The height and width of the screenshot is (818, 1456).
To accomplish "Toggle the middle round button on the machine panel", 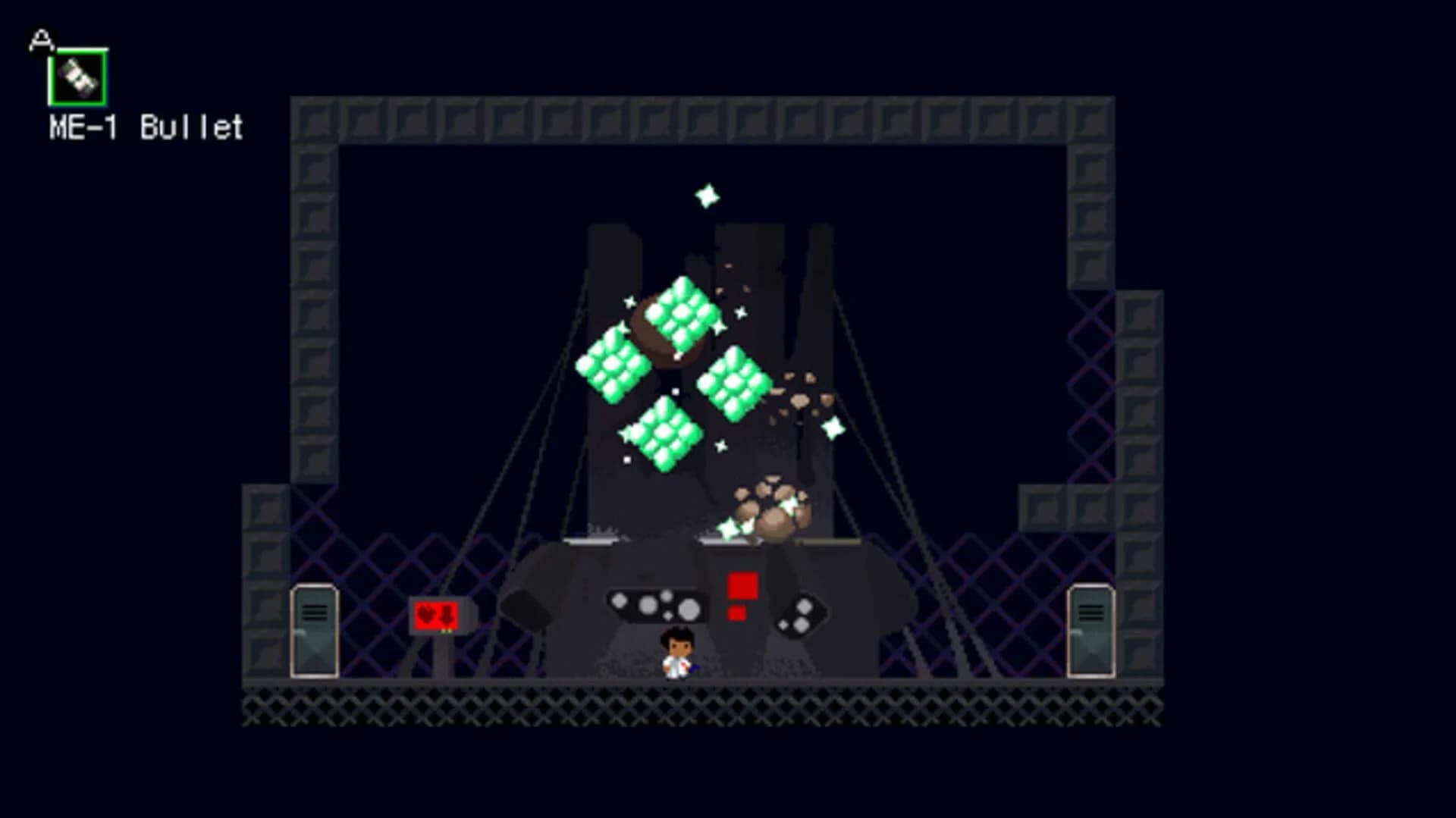I will click(647, 606).
